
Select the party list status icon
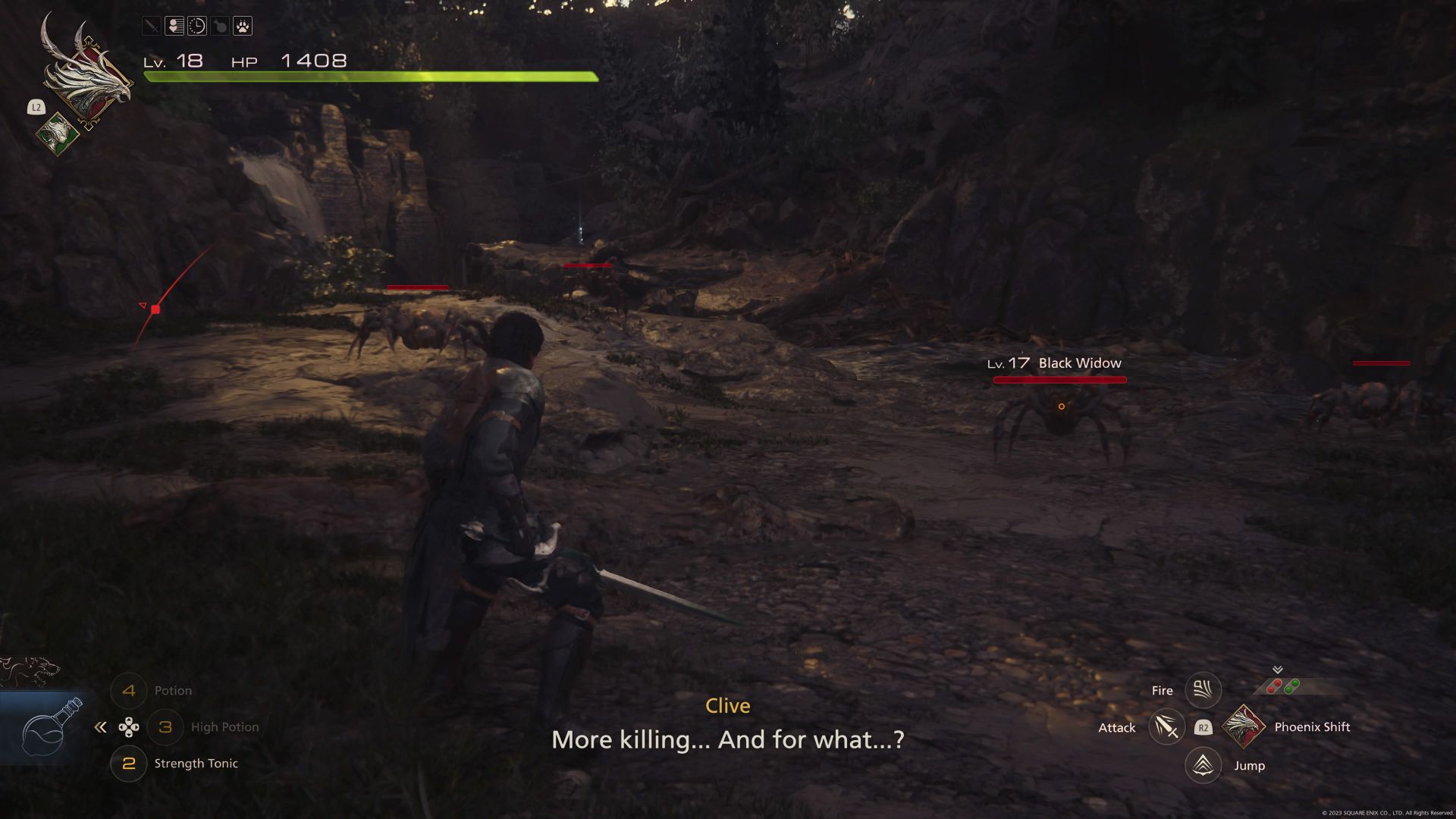pos(173,27)
